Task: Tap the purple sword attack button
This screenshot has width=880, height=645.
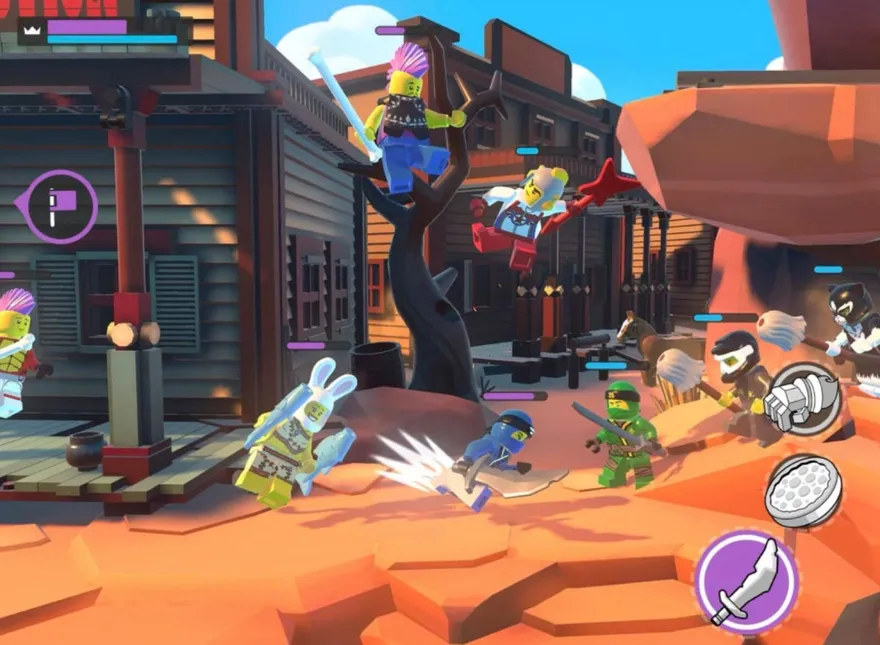Action: [747, 581]
